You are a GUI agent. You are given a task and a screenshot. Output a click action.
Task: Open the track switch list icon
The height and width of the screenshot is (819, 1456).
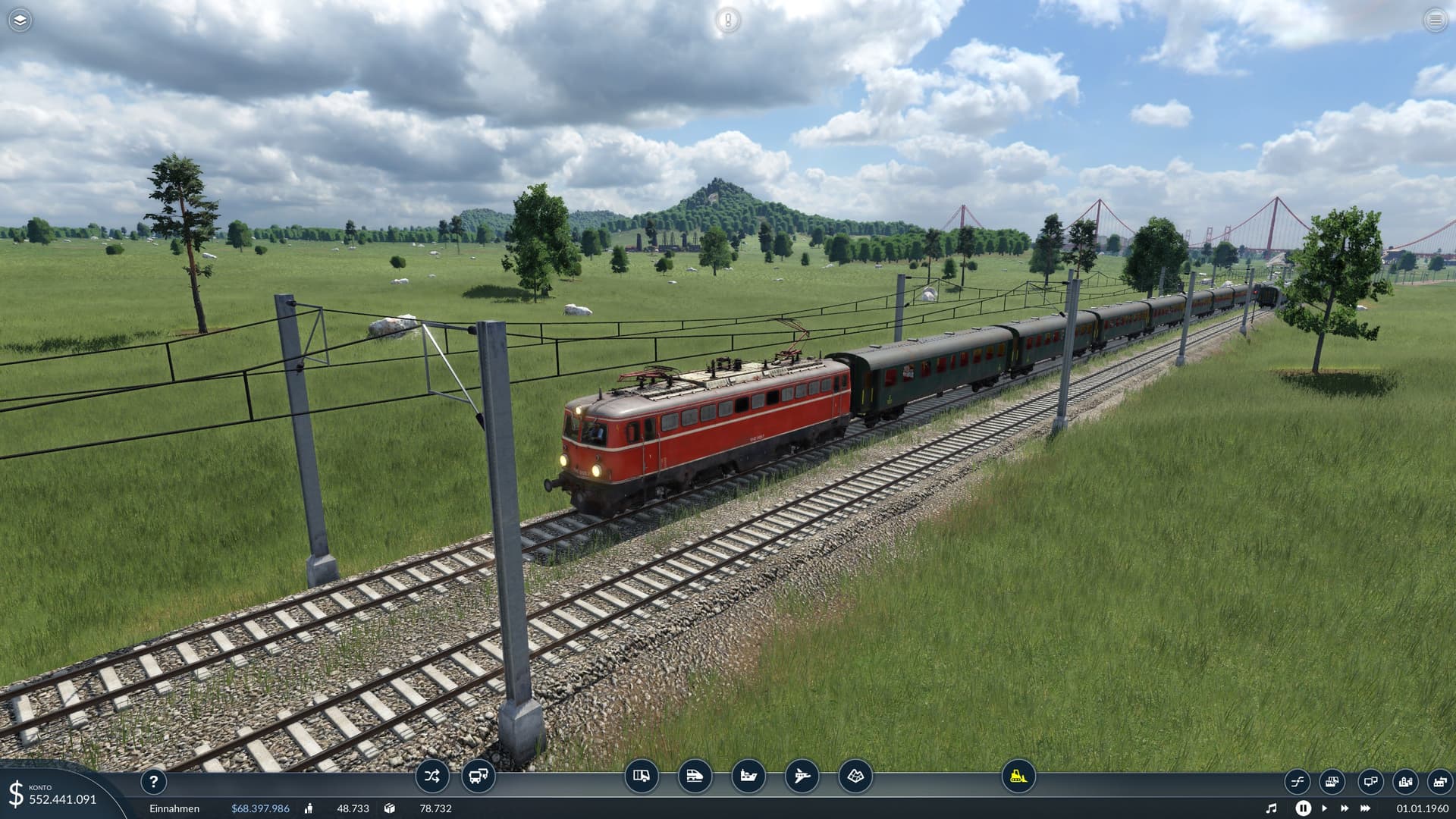(1297, 781)
